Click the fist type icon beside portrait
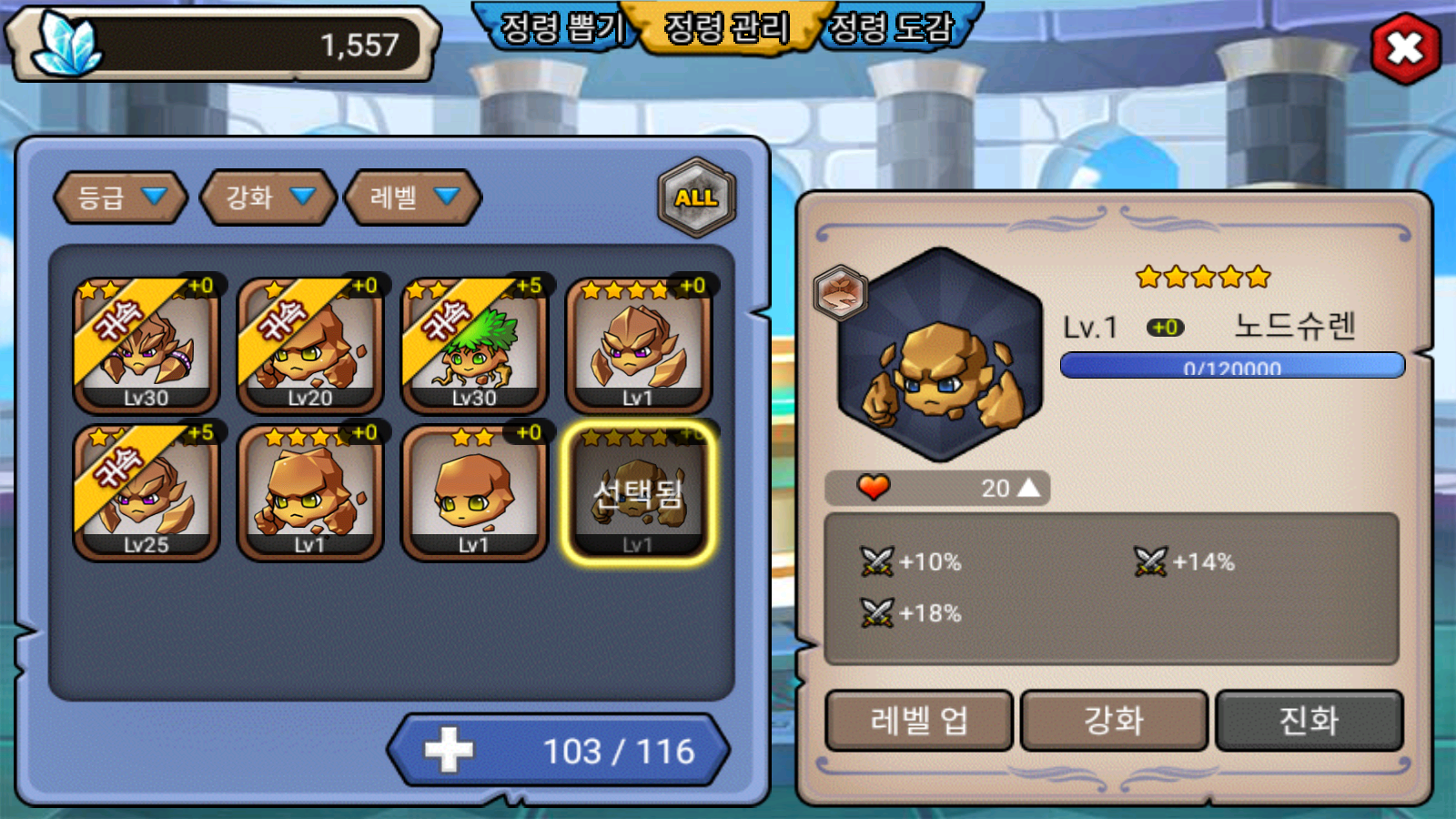 point(840,292)
